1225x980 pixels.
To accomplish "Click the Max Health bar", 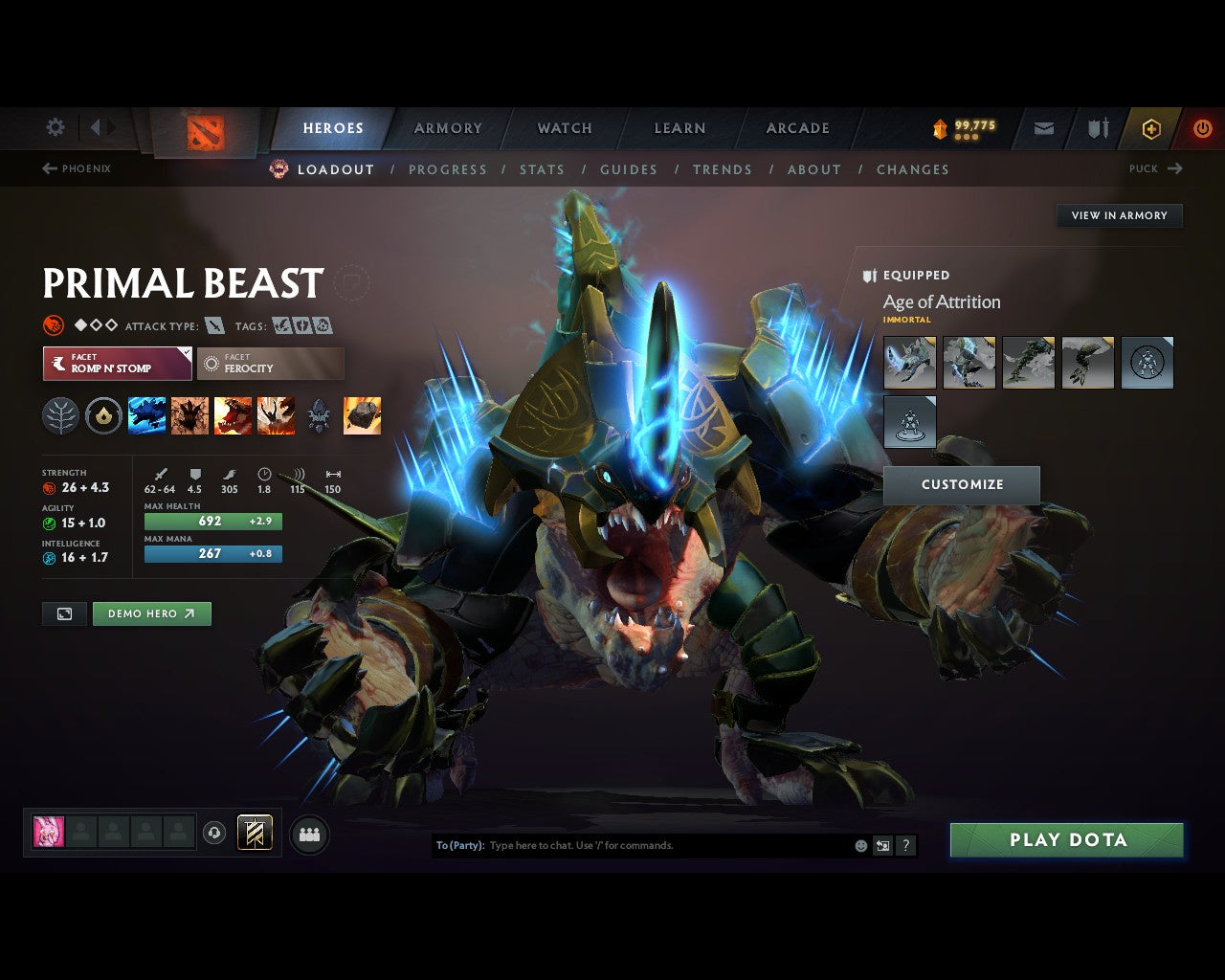I will point(212,521).
